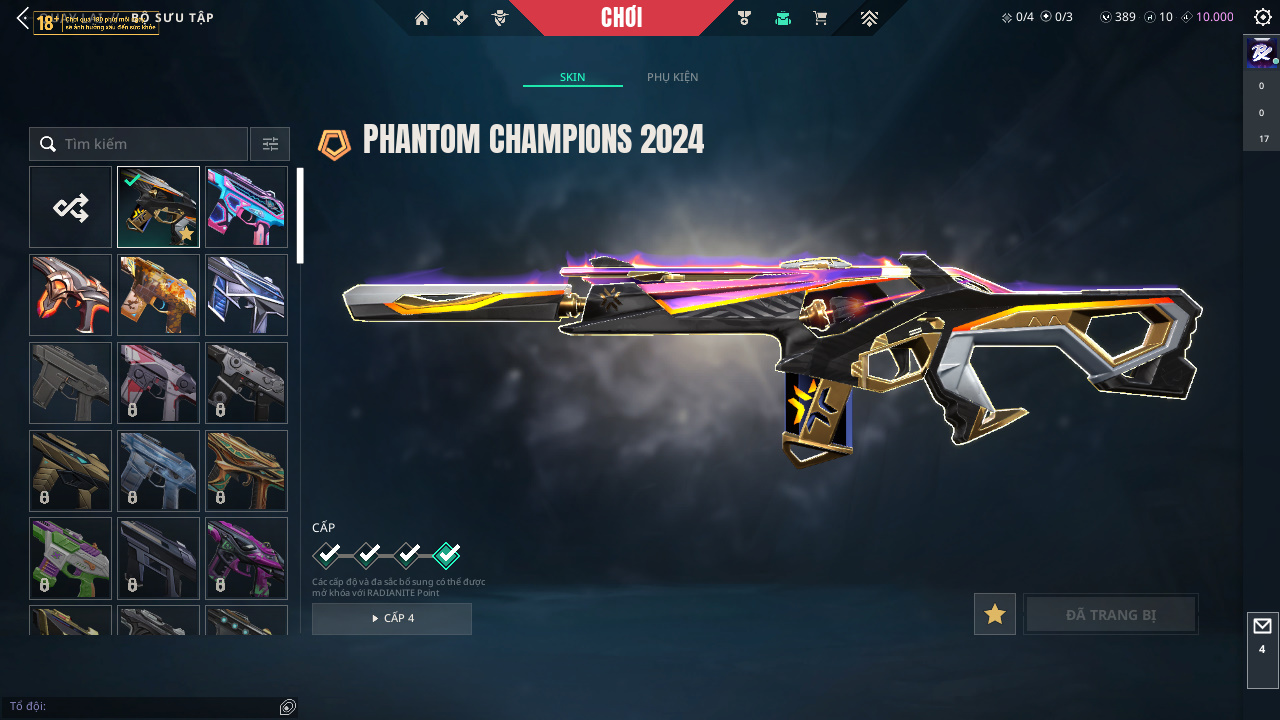Select the fourth level checkmark diamond
The image size is (1280, 720).
tap(447, 554)
